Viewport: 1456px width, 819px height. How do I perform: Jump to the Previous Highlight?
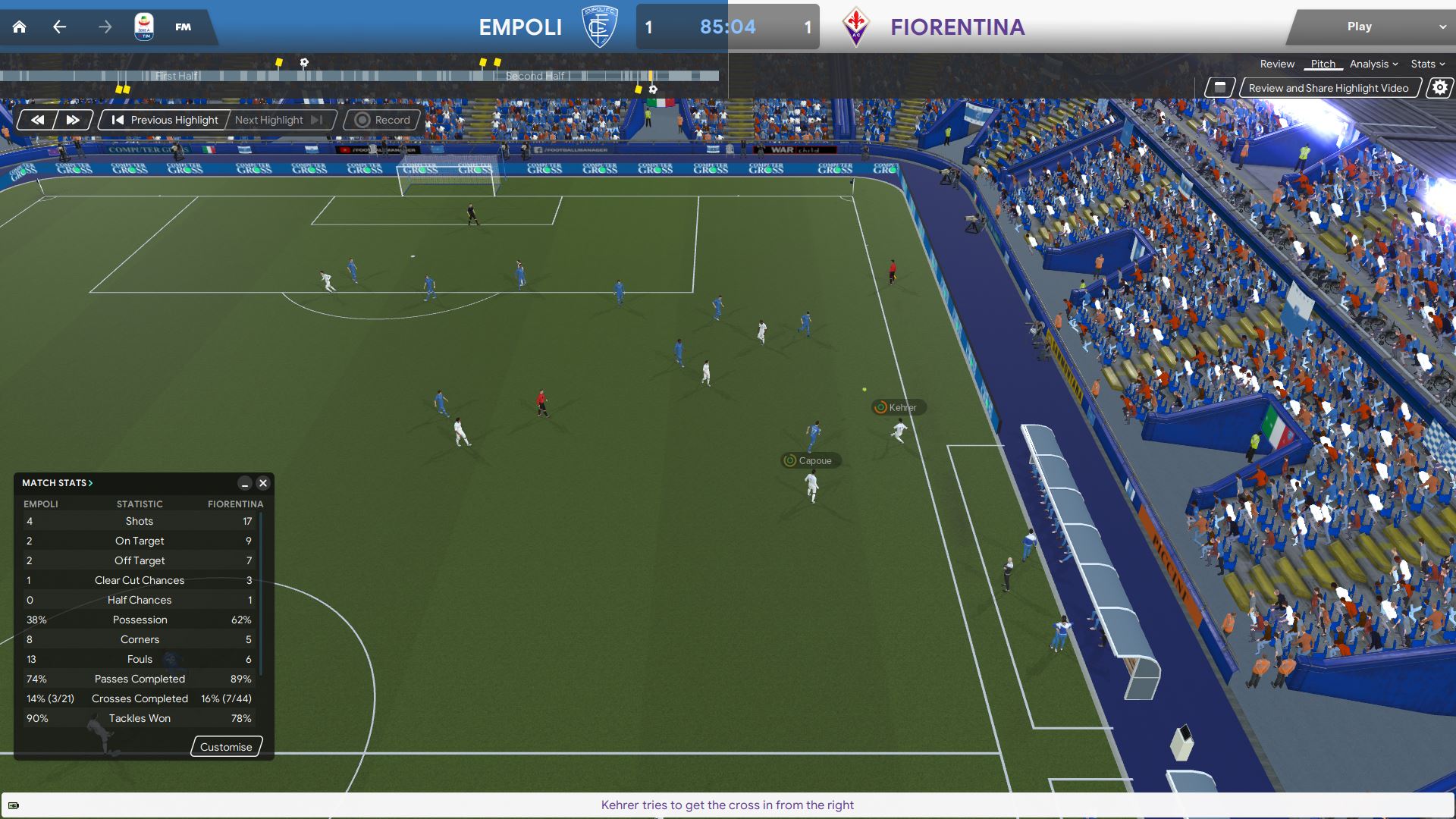(x=165, y=120)
